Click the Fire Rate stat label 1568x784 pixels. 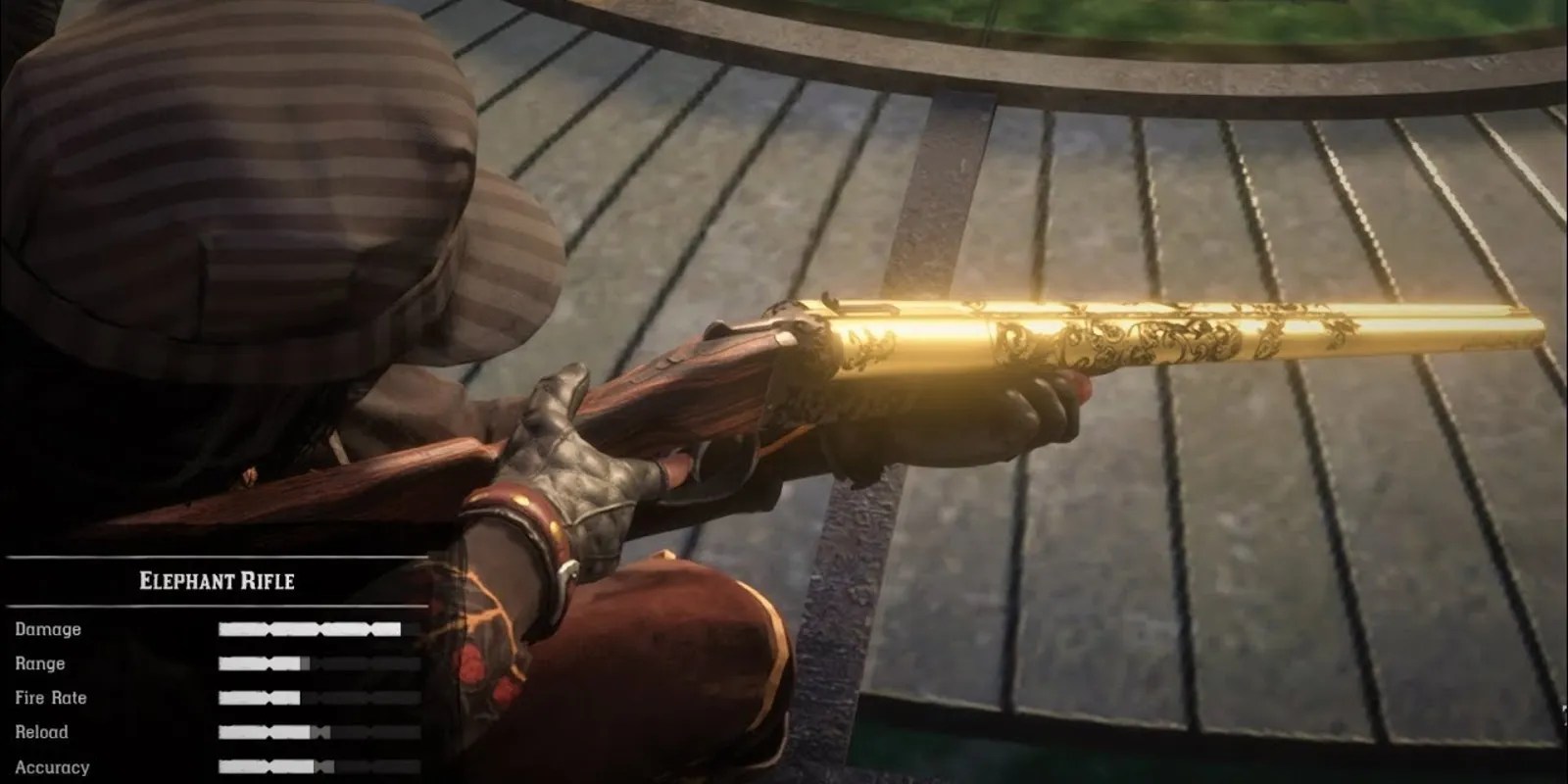(49, 698)
